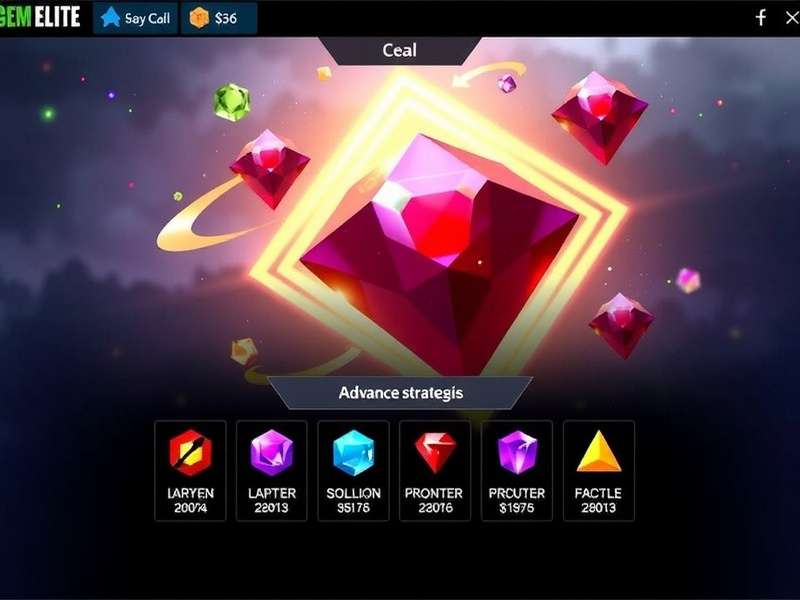
Task: Close the window with the X
Action: click(x=795, y=17)
